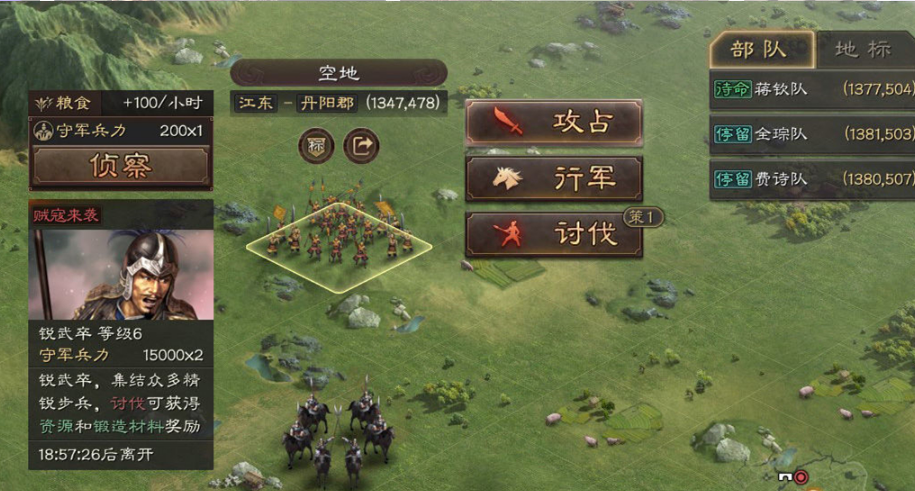Pick the 费诗队 troop row
Viewport: 915px width, 491px height.
(x=811, y=179)
